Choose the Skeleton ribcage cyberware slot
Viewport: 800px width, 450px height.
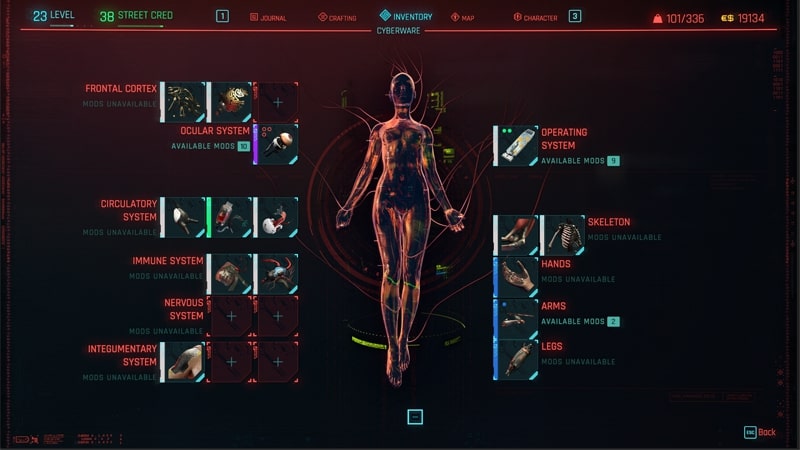point(564,236)
